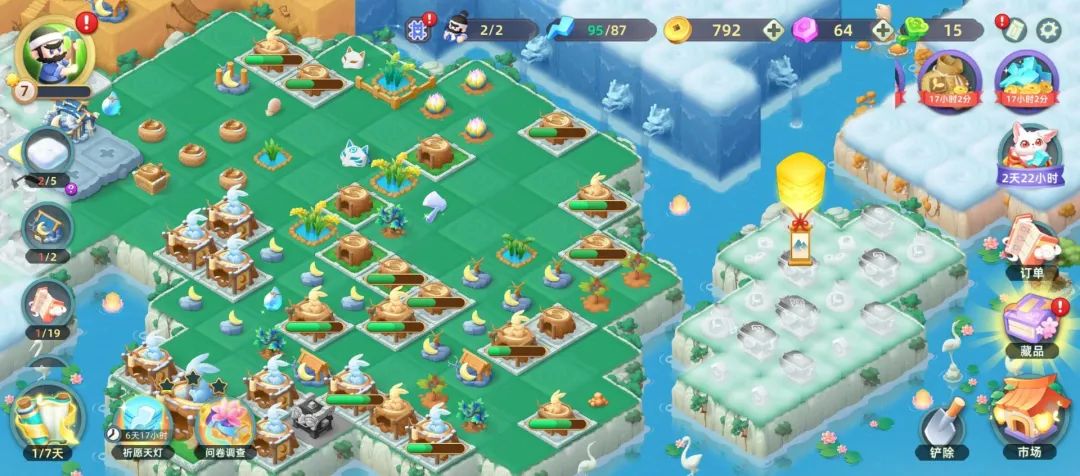Open the 问卷调查 survey
The image size is (1080, 476).
pyautogui.click(x=226, y=422)
